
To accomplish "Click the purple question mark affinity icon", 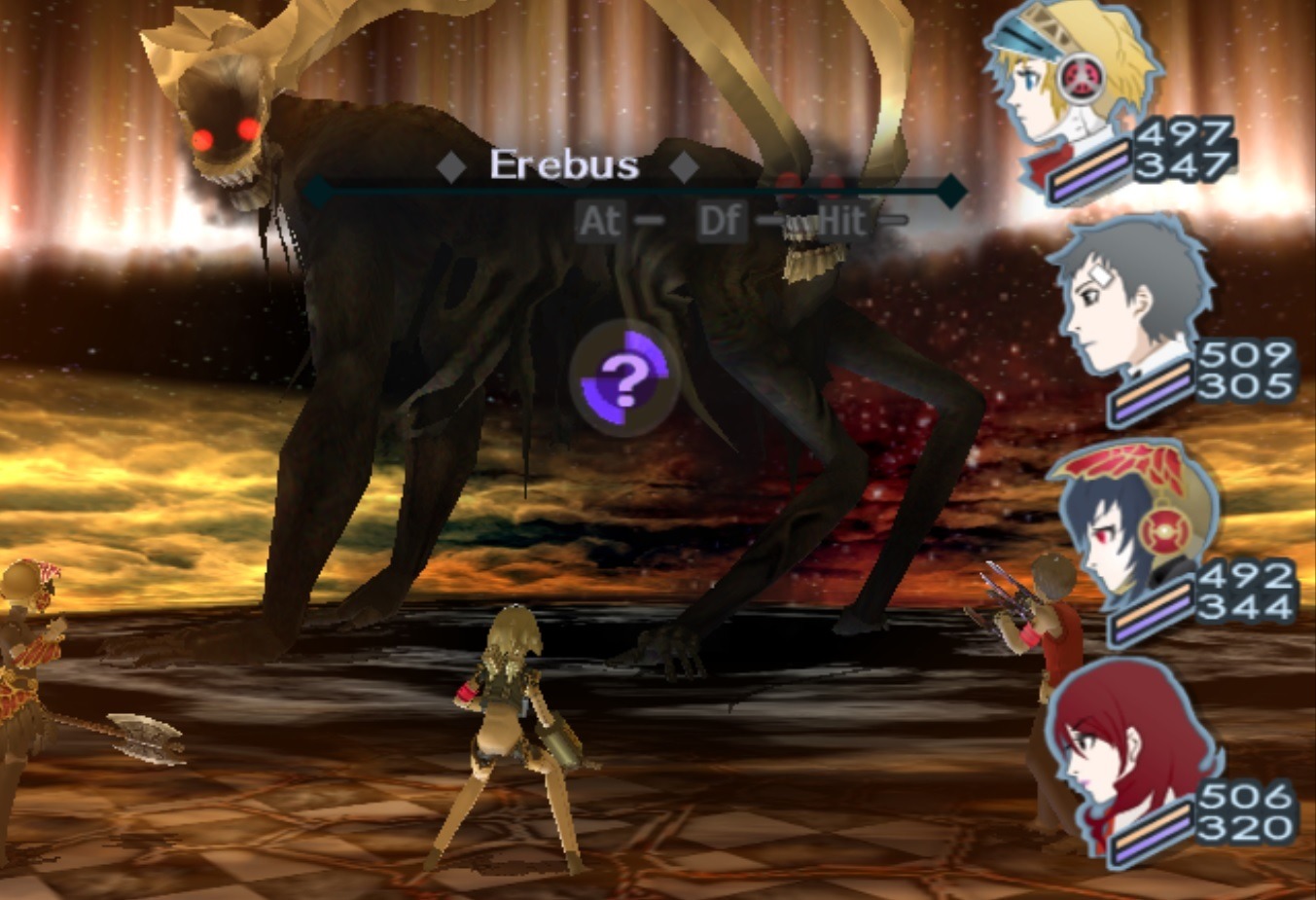I will [x=624, y=378].
